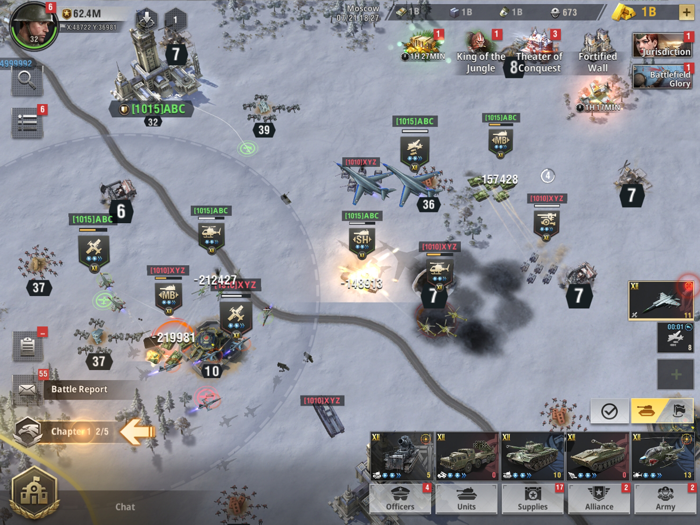This screenshot has height=525, width=700.
Task: Open the Chat bar
Action: 125,507
